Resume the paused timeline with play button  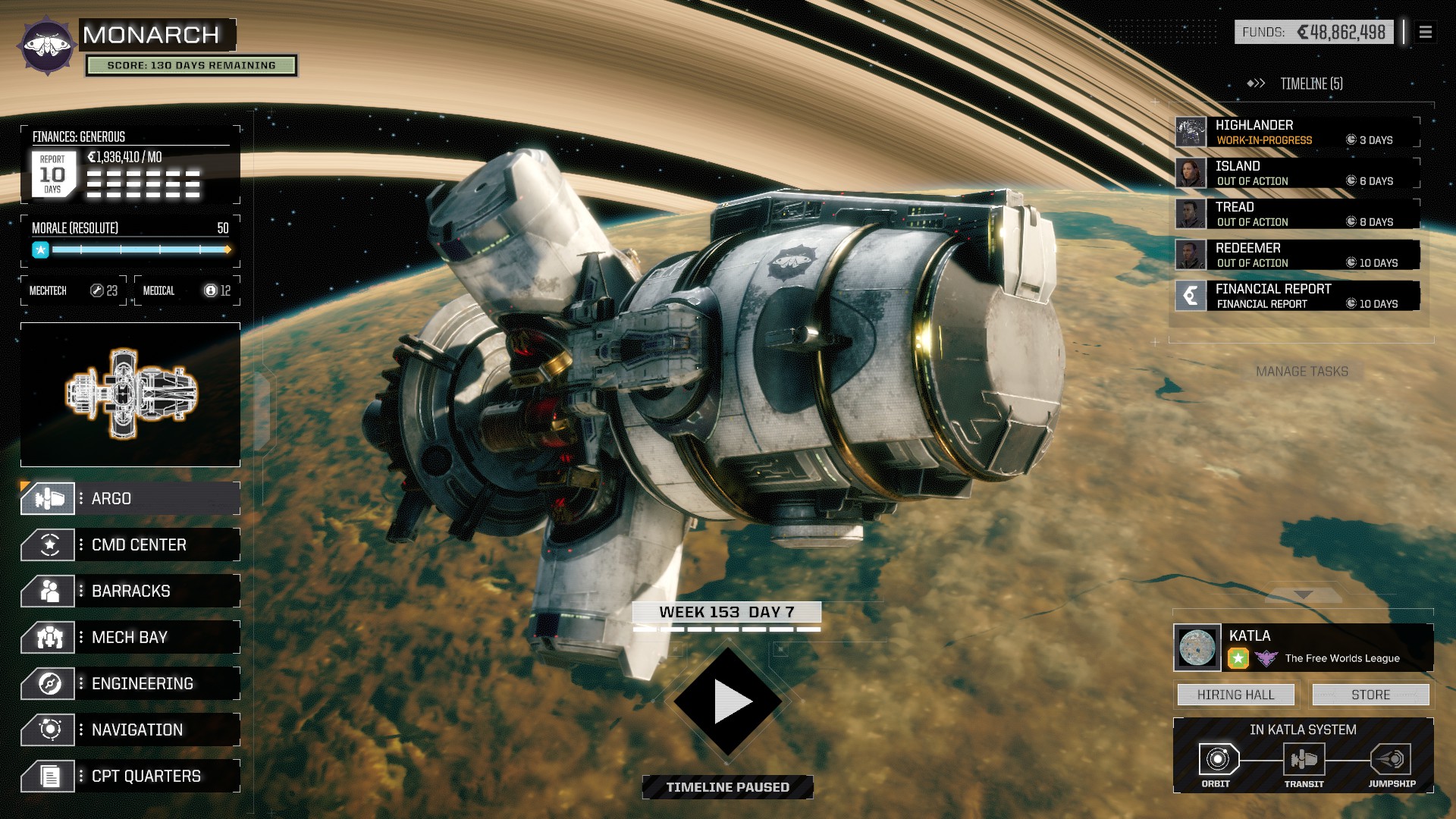click(x=728, y=701)
